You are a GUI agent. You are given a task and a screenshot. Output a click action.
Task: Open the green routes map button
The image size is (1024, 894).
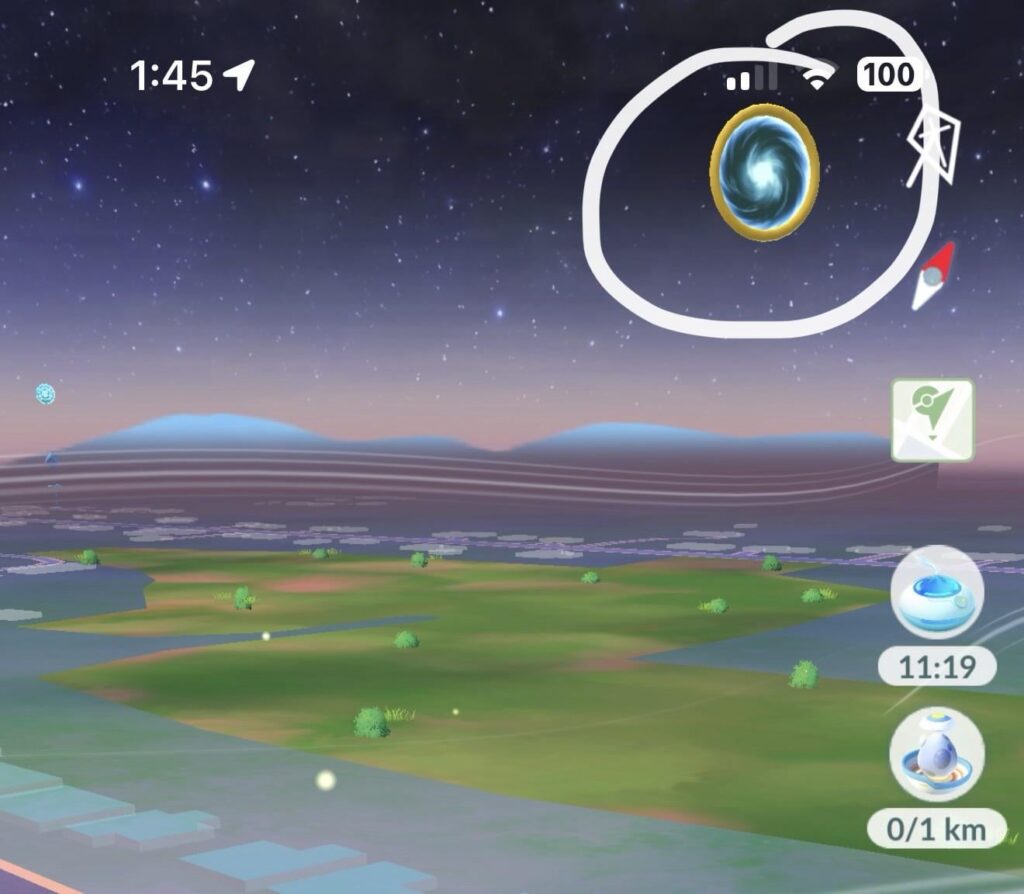[x=932, y=420]
